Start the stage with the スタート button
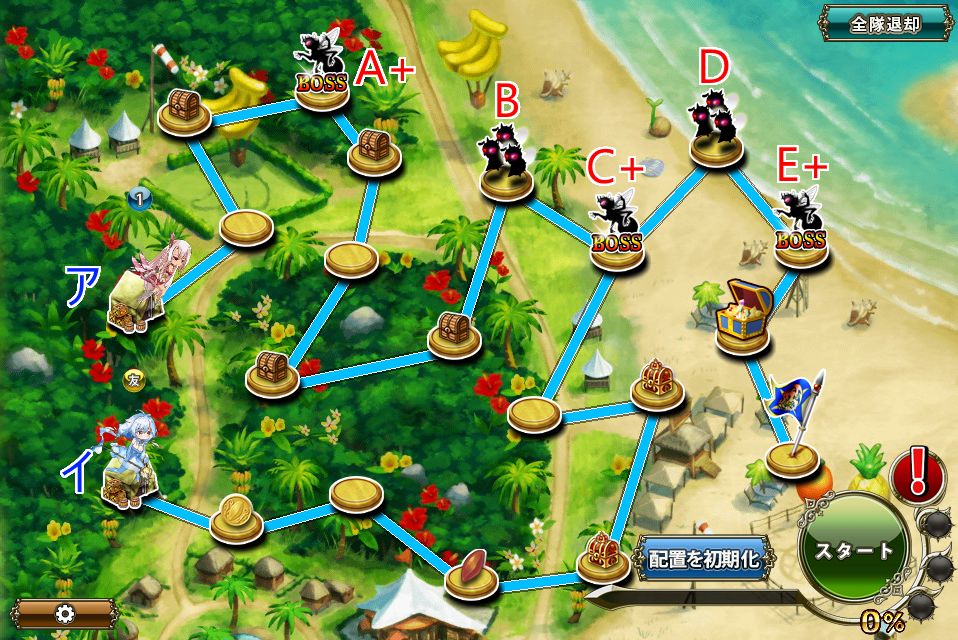This screenshot has height=640, width=958. (853, 549)
